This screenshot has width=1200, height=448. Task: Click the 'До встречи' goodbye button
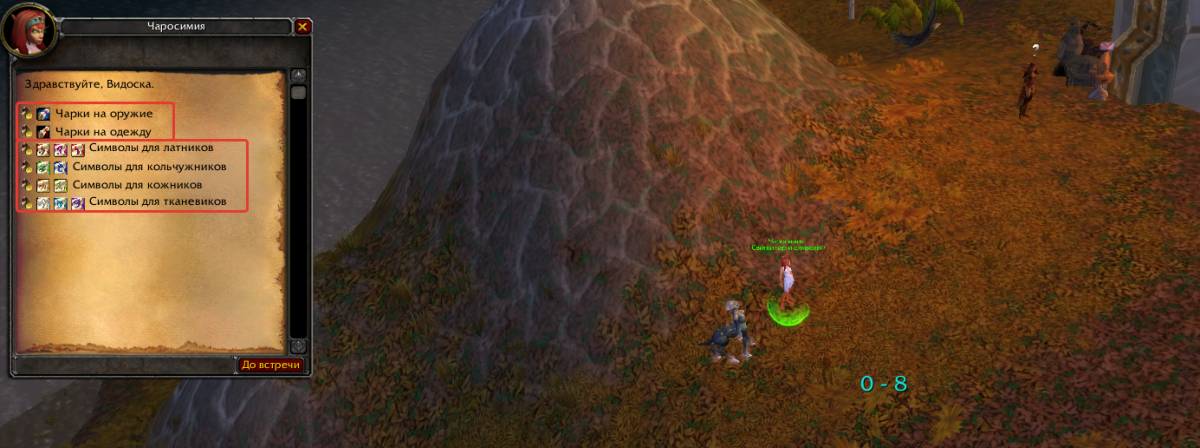point(270,365)
